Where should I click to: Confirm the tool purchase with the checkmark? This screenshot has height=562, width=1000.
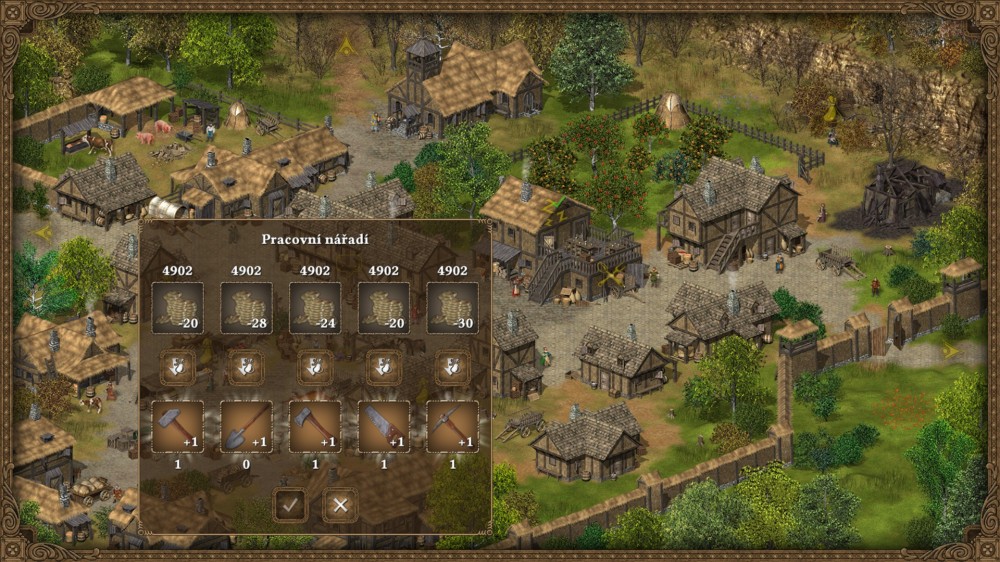tap(290, 505)
